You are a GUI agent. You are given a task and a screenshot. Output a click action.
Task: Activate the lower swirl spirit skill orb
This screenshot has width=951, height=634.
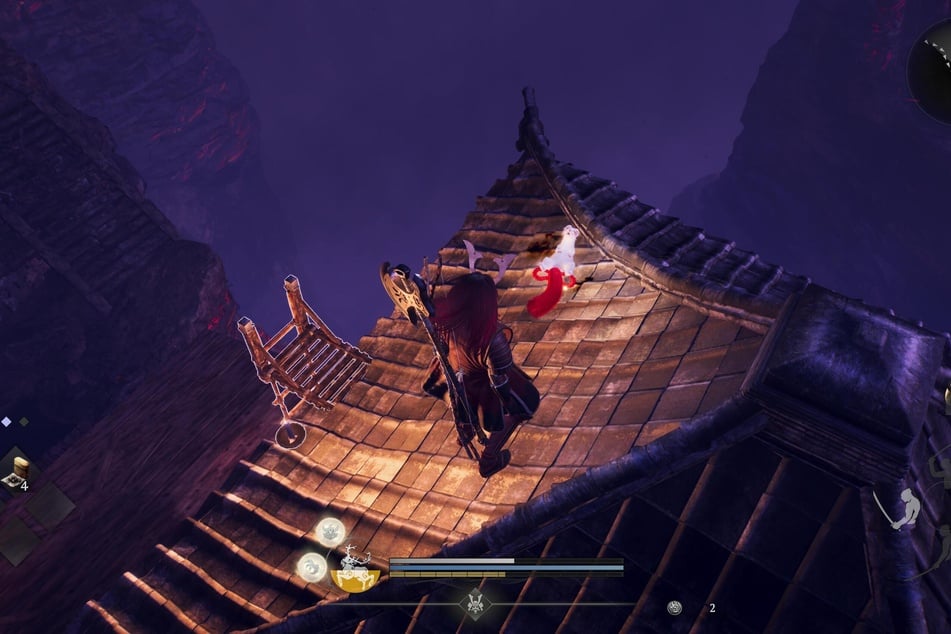311,567
